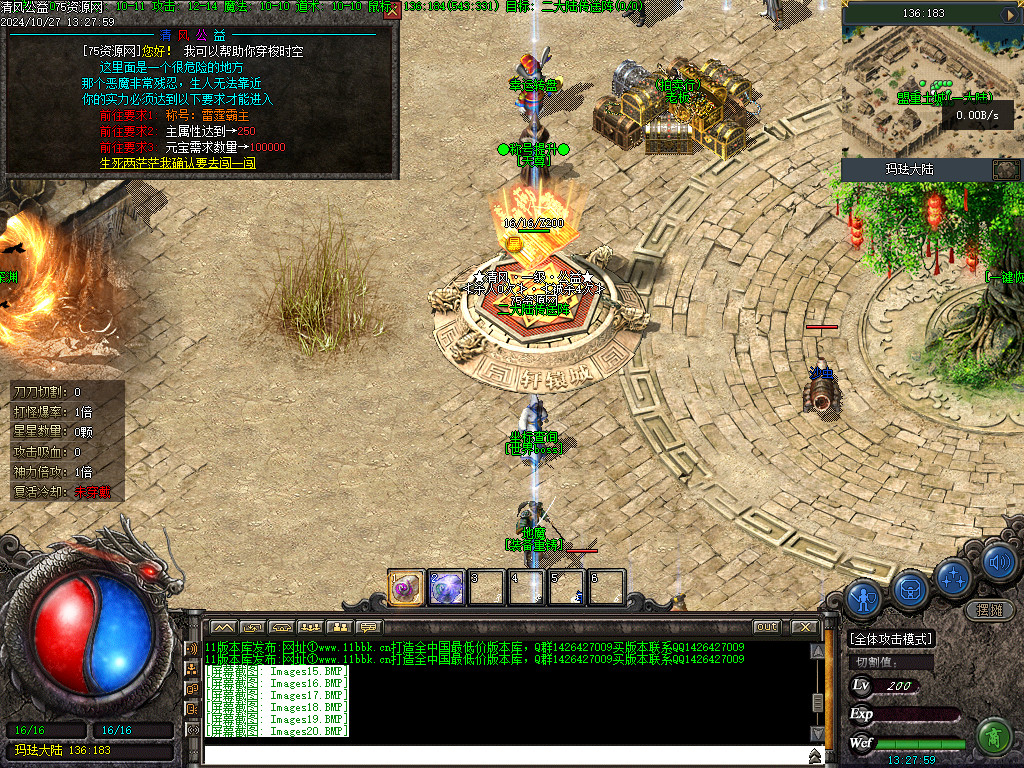Use the purple orb item in hotbar slot 1
Screen dimensions: 1024x768
[x=407, y=588]
